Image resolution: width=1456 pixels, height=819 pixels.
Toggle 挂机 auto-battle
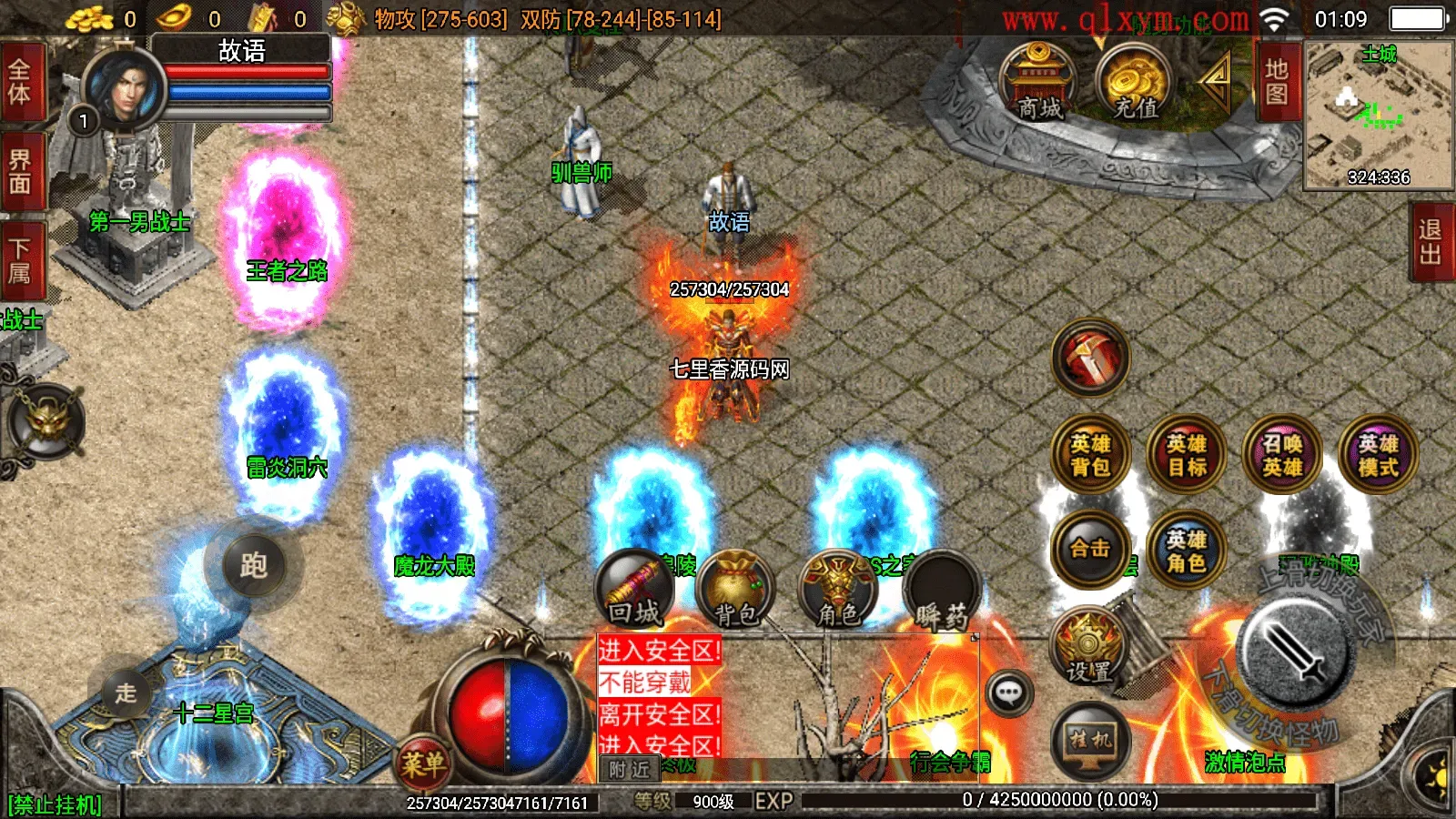point(1090,739)
